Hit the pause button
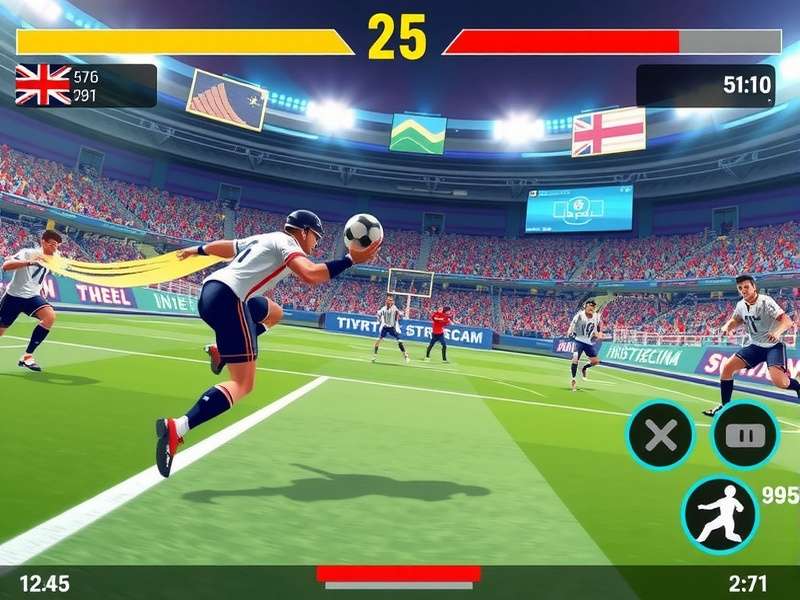The height and width of the screenshot is (600, 800). (x=745, y=436)
